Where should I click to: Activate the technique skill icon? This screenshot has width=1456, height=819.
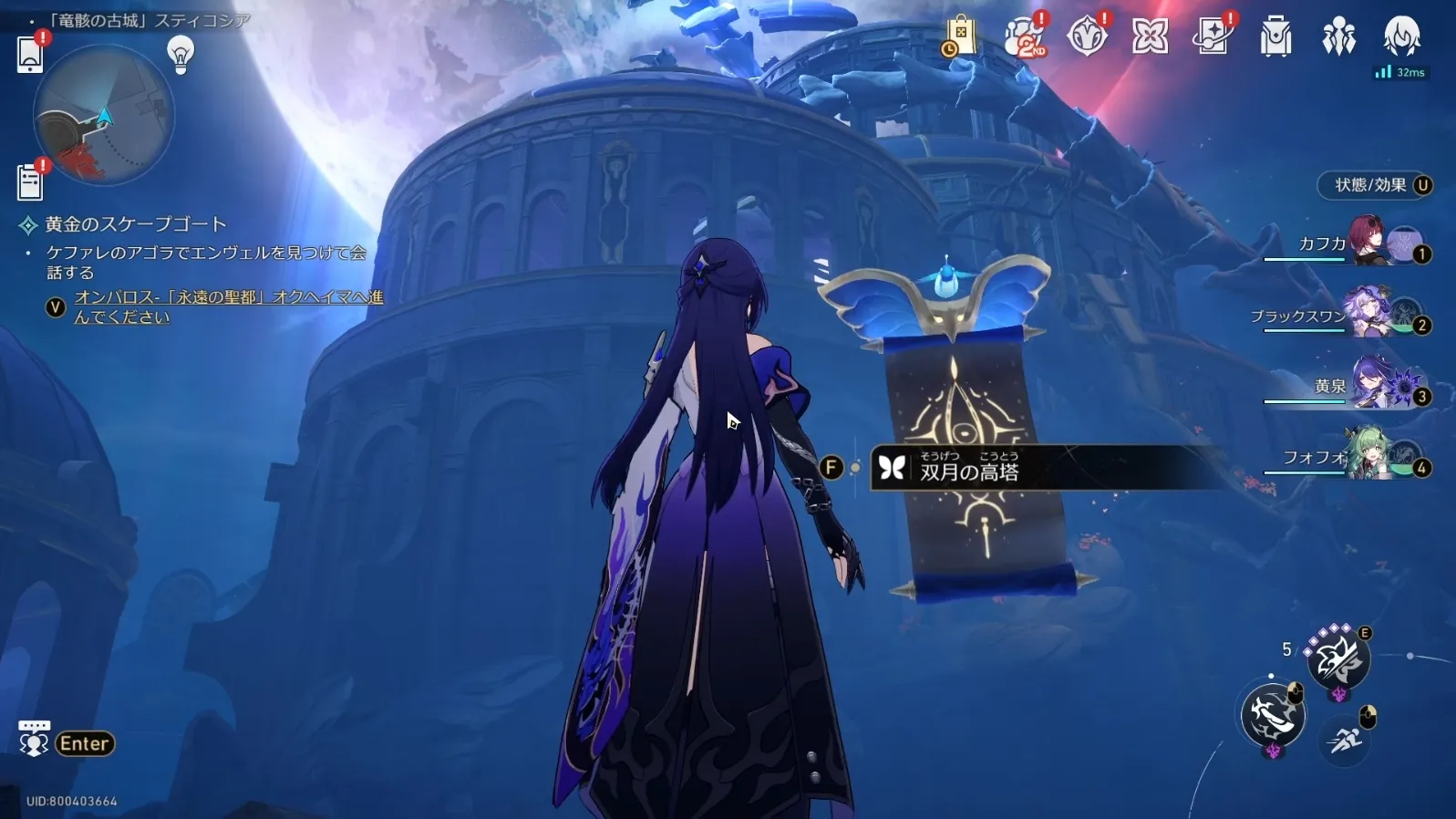[x=1337, y=658]
